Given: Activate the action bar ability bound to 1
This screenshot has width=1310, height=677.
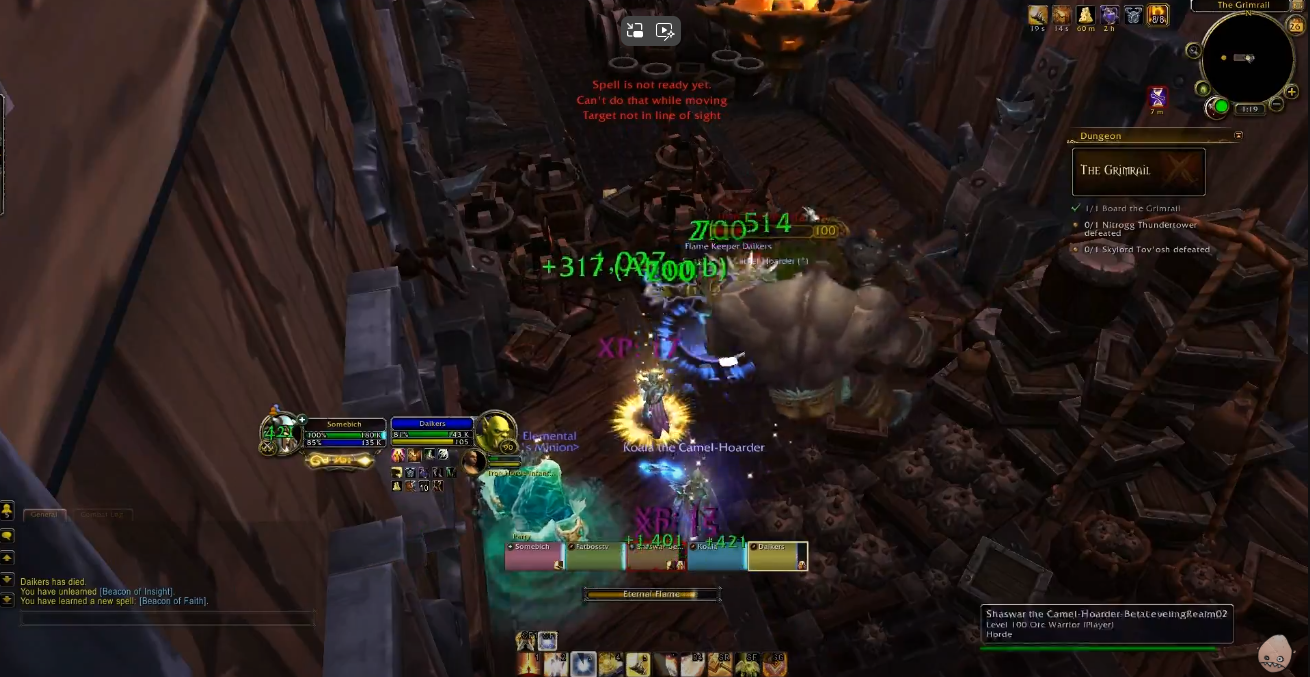Looking at the screenshot, I should [x=528, y=664].
